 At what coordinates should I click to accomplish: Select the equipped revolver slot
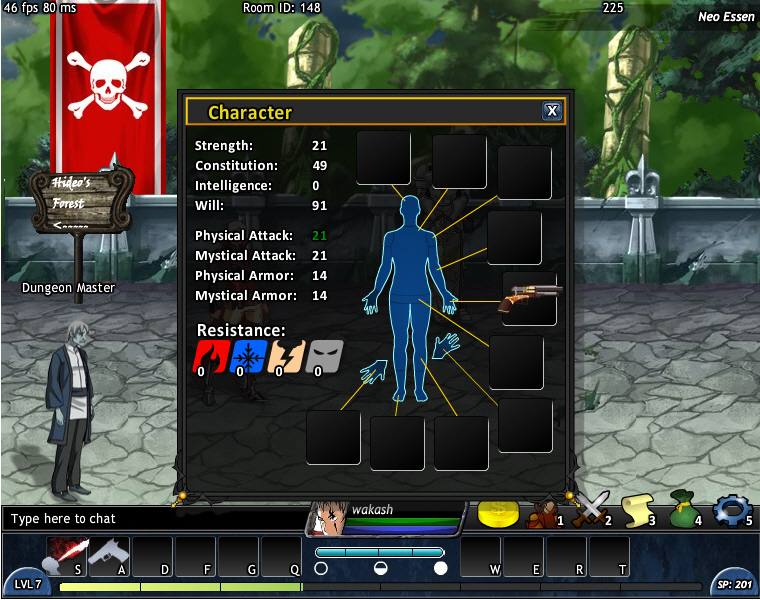coord(529,298)
